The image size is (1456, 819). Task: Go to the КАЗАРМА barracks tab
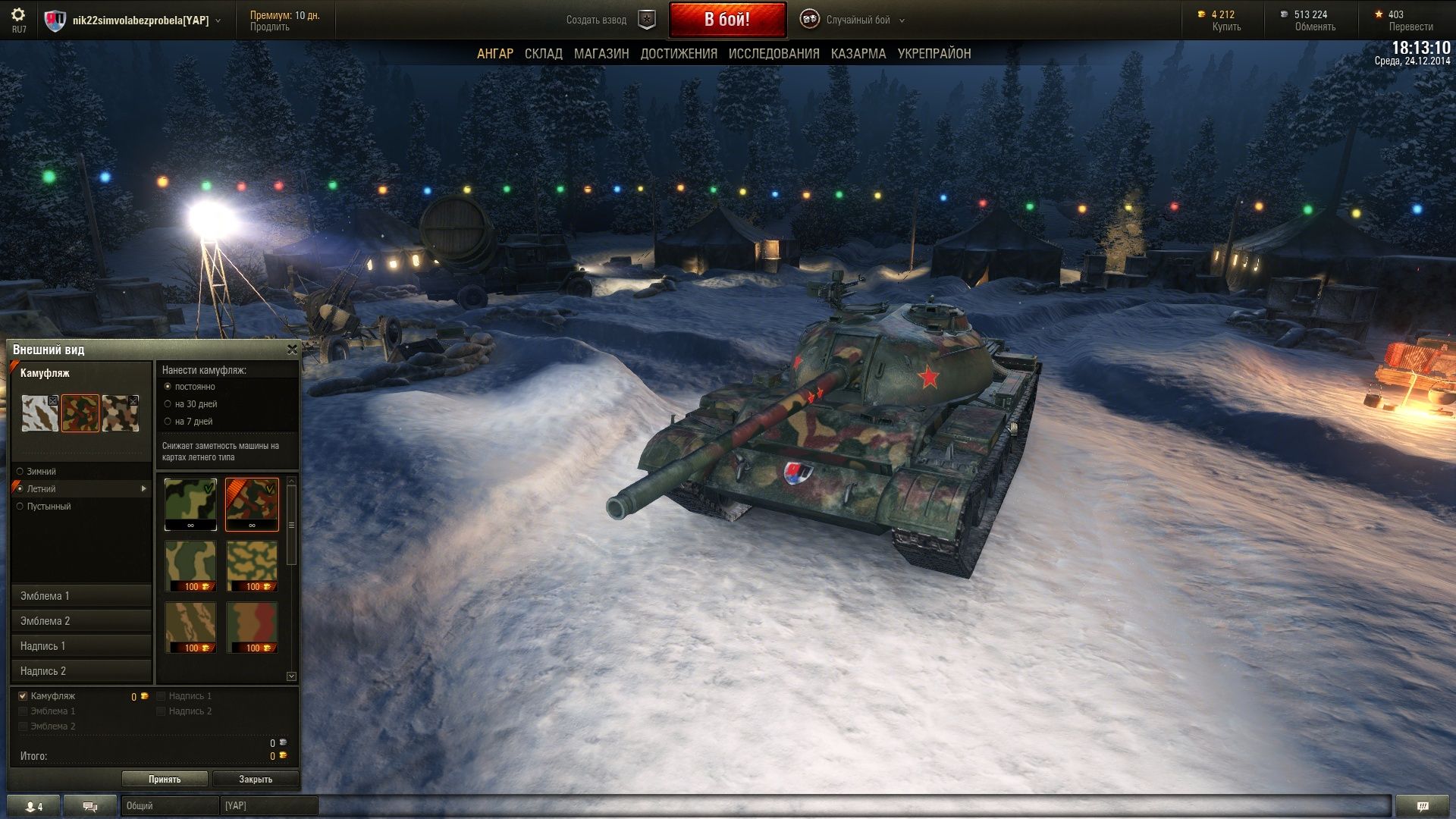(x=858, y=54)
